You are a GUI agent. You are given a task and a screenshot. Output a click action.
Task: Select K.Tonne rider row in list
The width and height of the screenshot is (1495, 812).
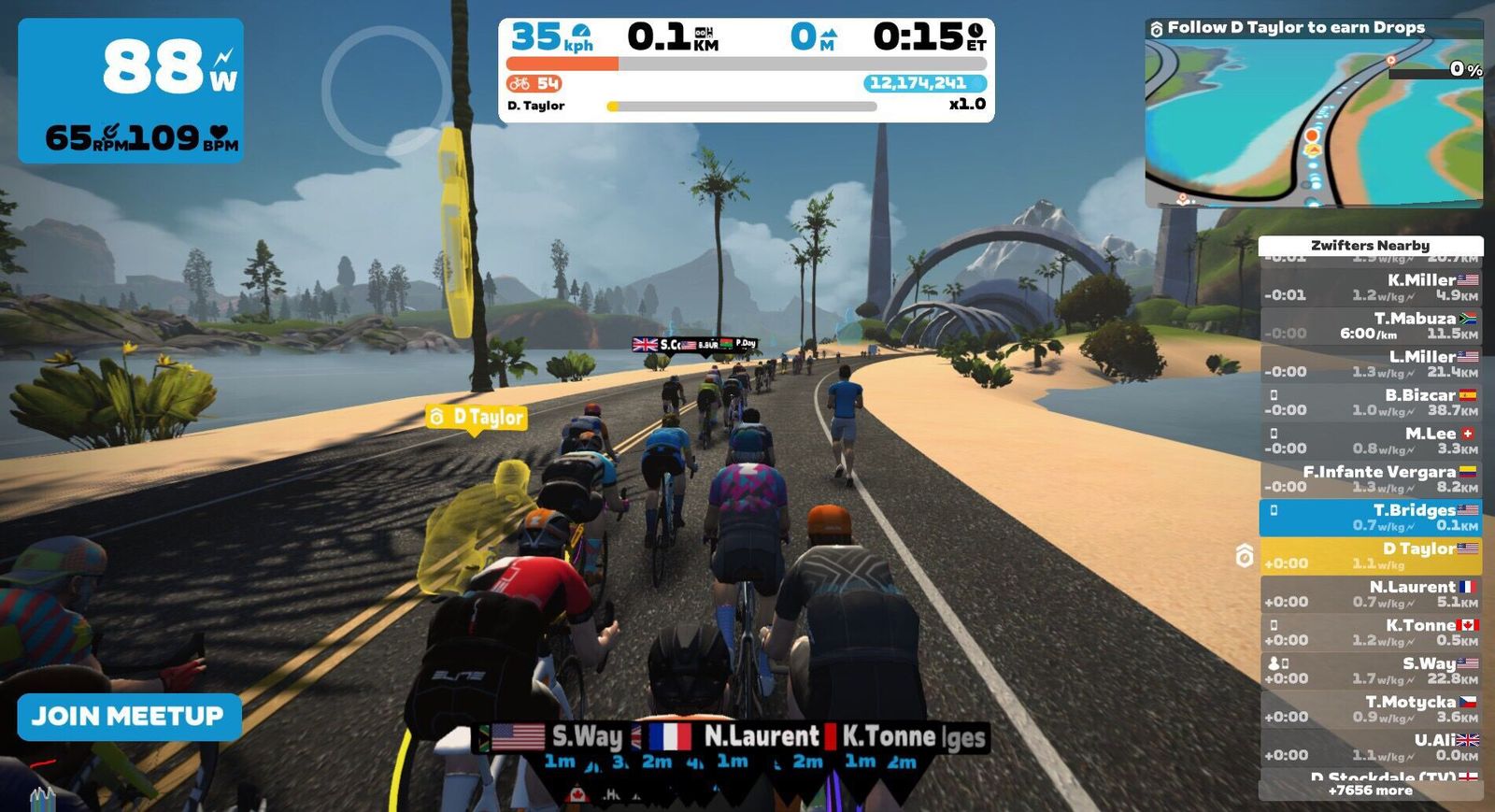[x=1370, y=632]
